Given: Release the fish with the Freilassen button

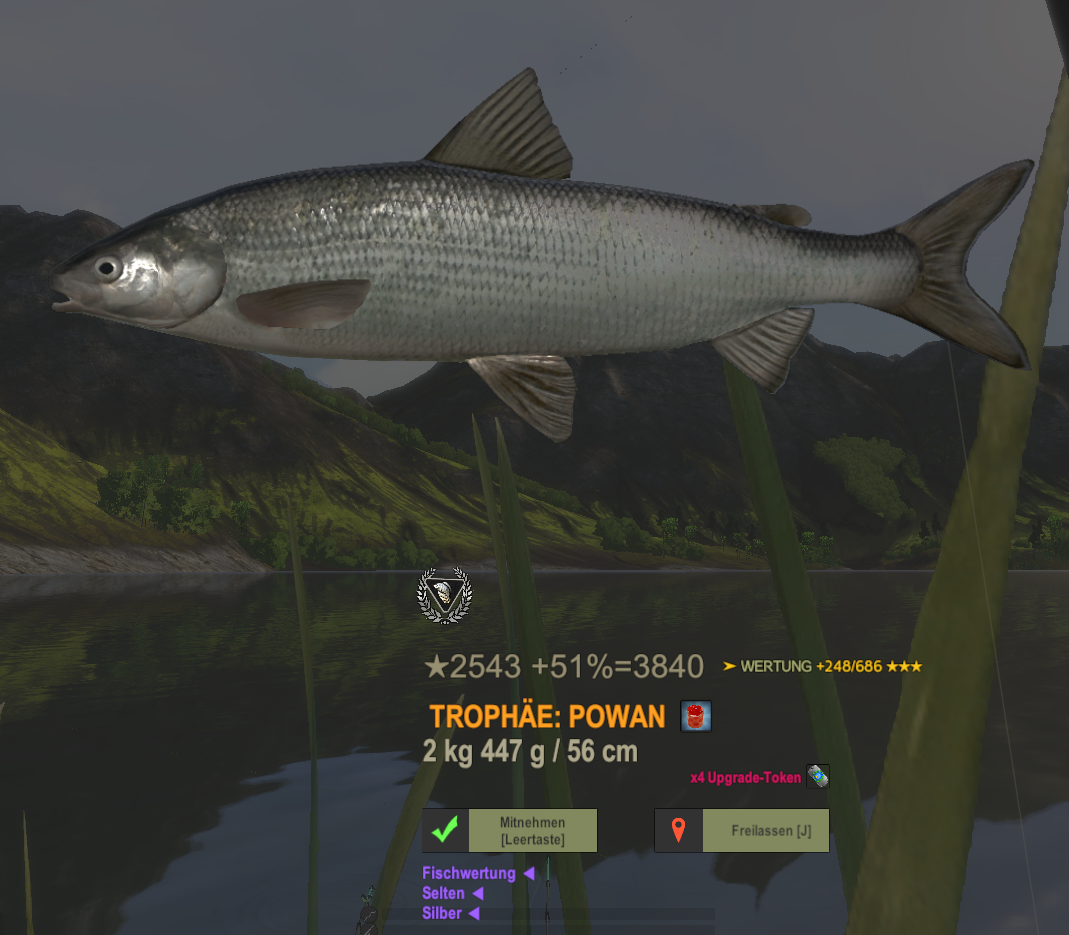Looking at the screenshot, I should point(742,831).
